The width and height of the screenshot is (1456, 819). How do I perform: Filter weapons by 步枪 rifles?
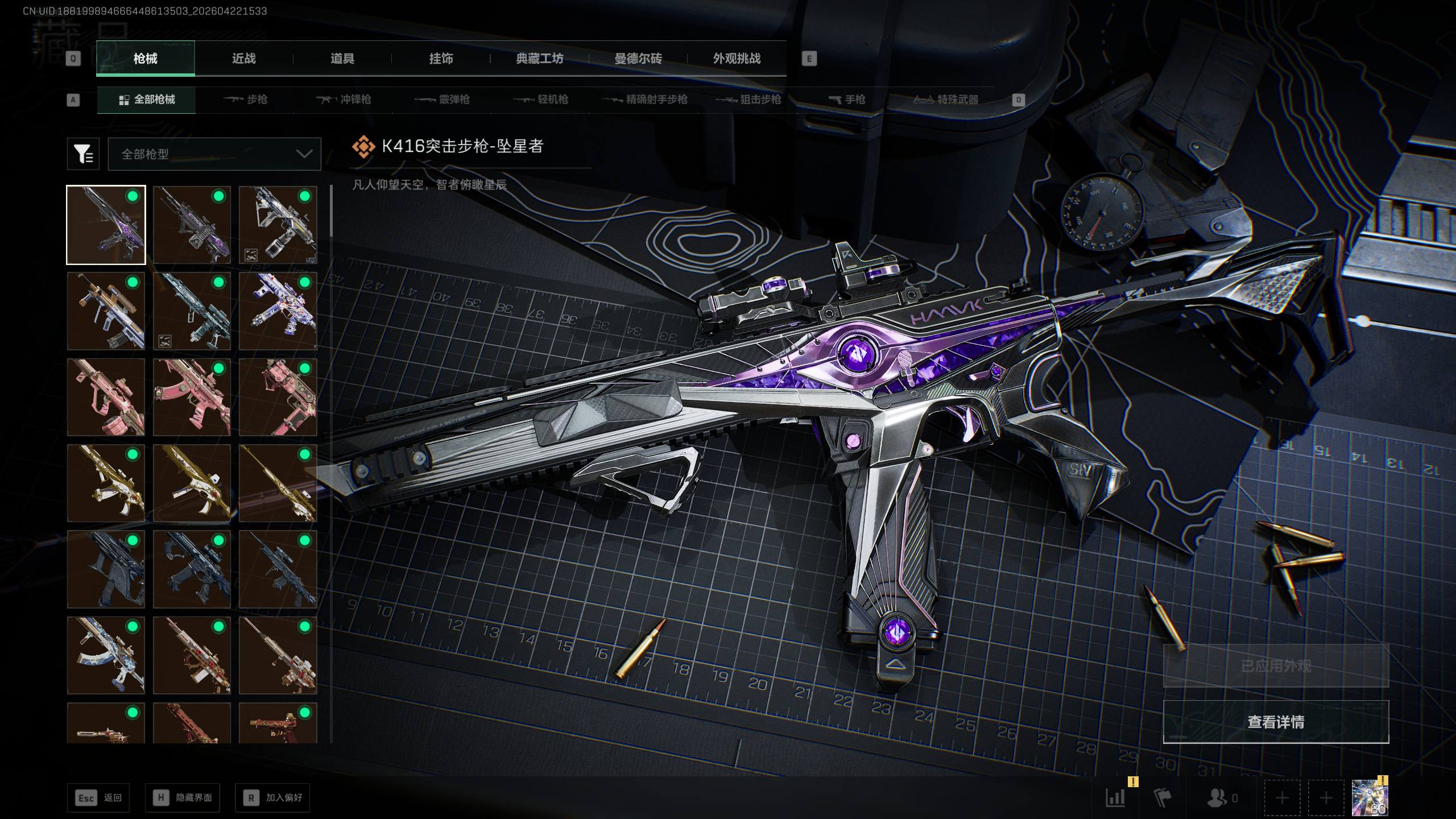click(246, 100)
